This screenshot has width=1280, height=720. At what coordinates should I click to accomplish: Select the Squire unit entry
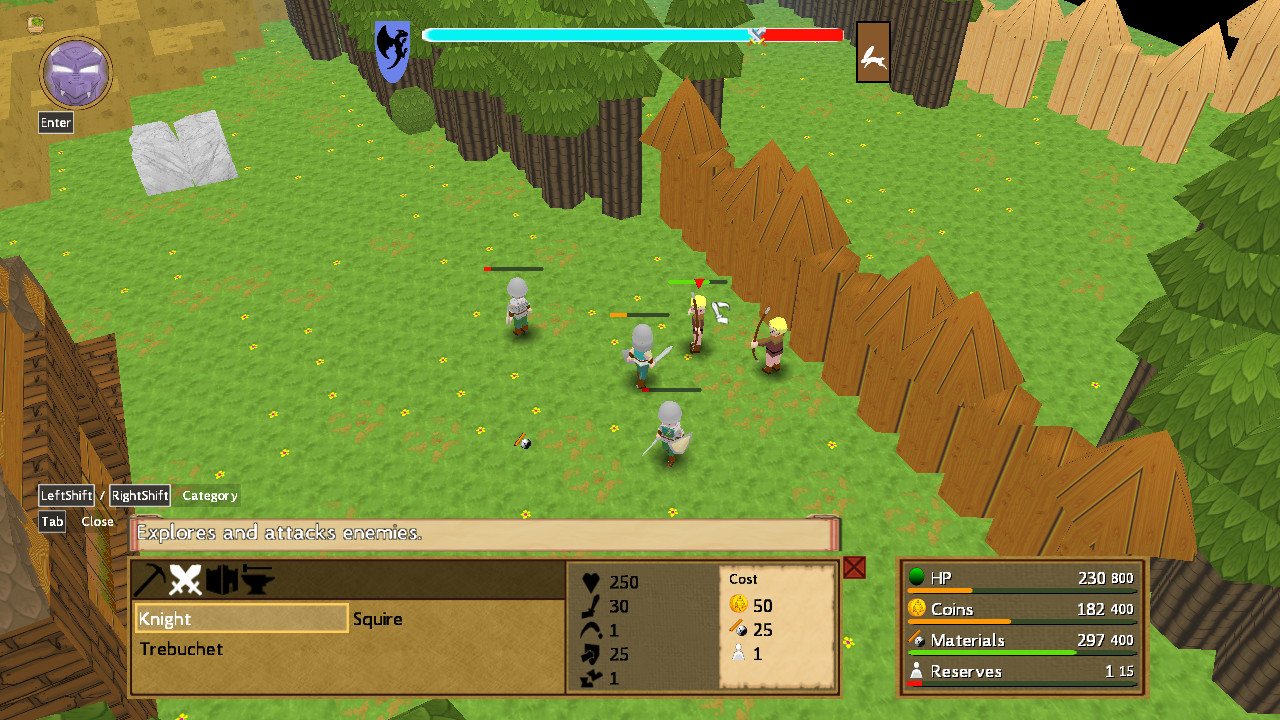click(x=379, y=620)
